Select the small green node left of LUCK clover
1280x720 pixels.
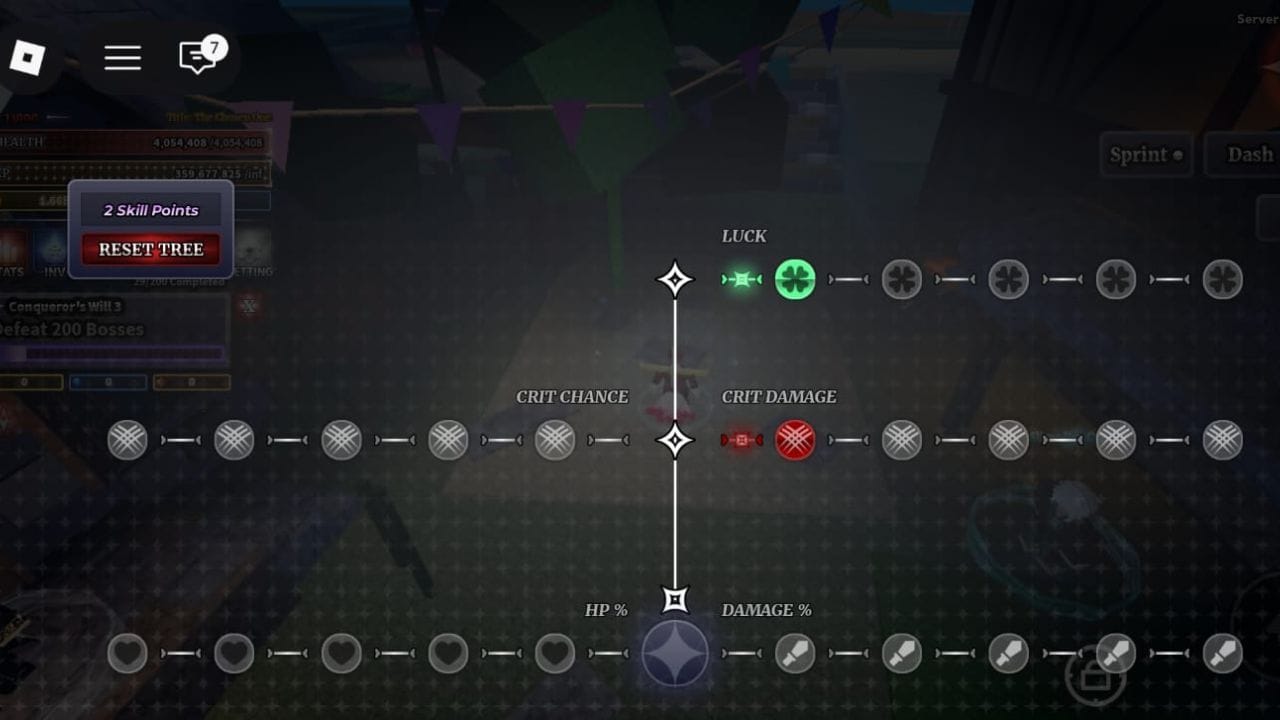pos(740,279)
